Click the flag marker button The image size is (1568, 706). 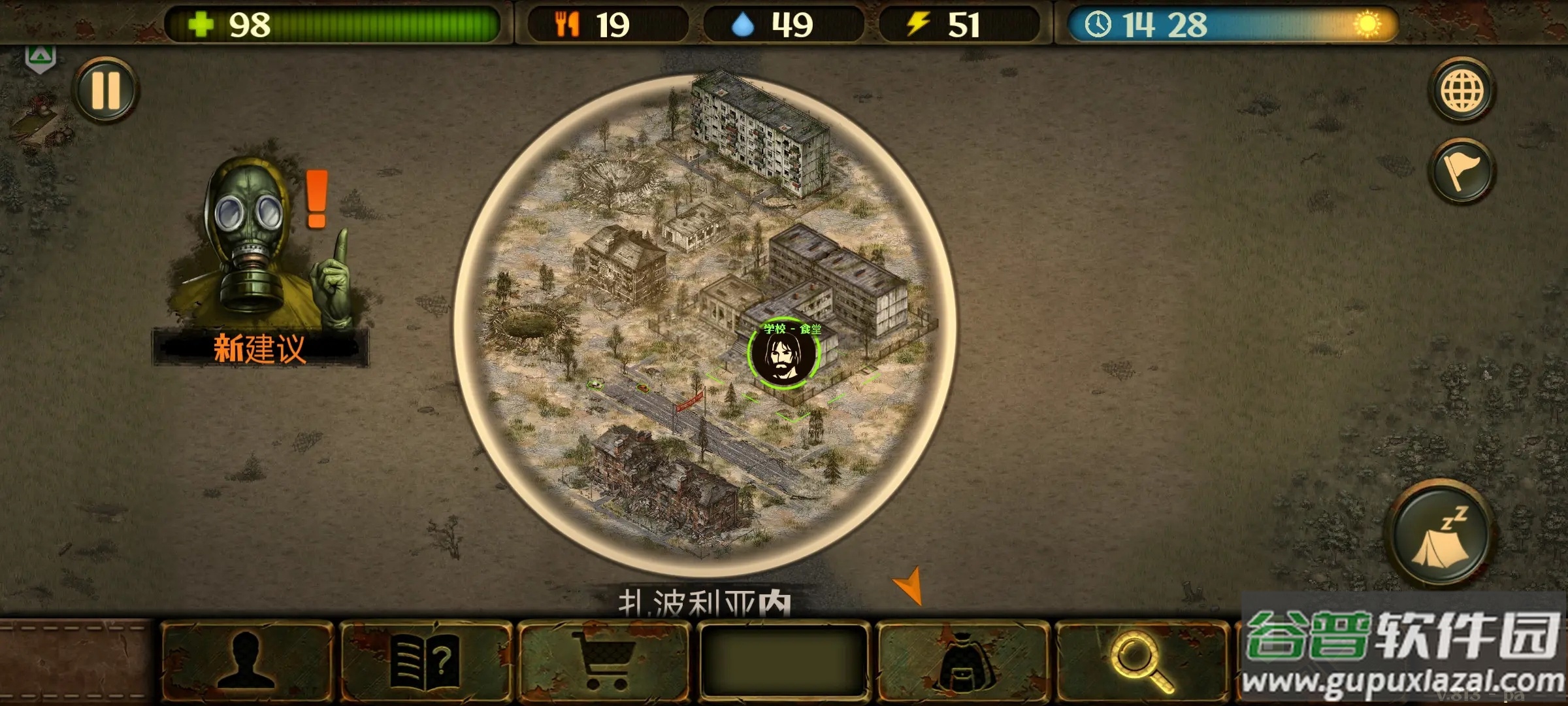pyautogui.click(x=1462, y=171)
